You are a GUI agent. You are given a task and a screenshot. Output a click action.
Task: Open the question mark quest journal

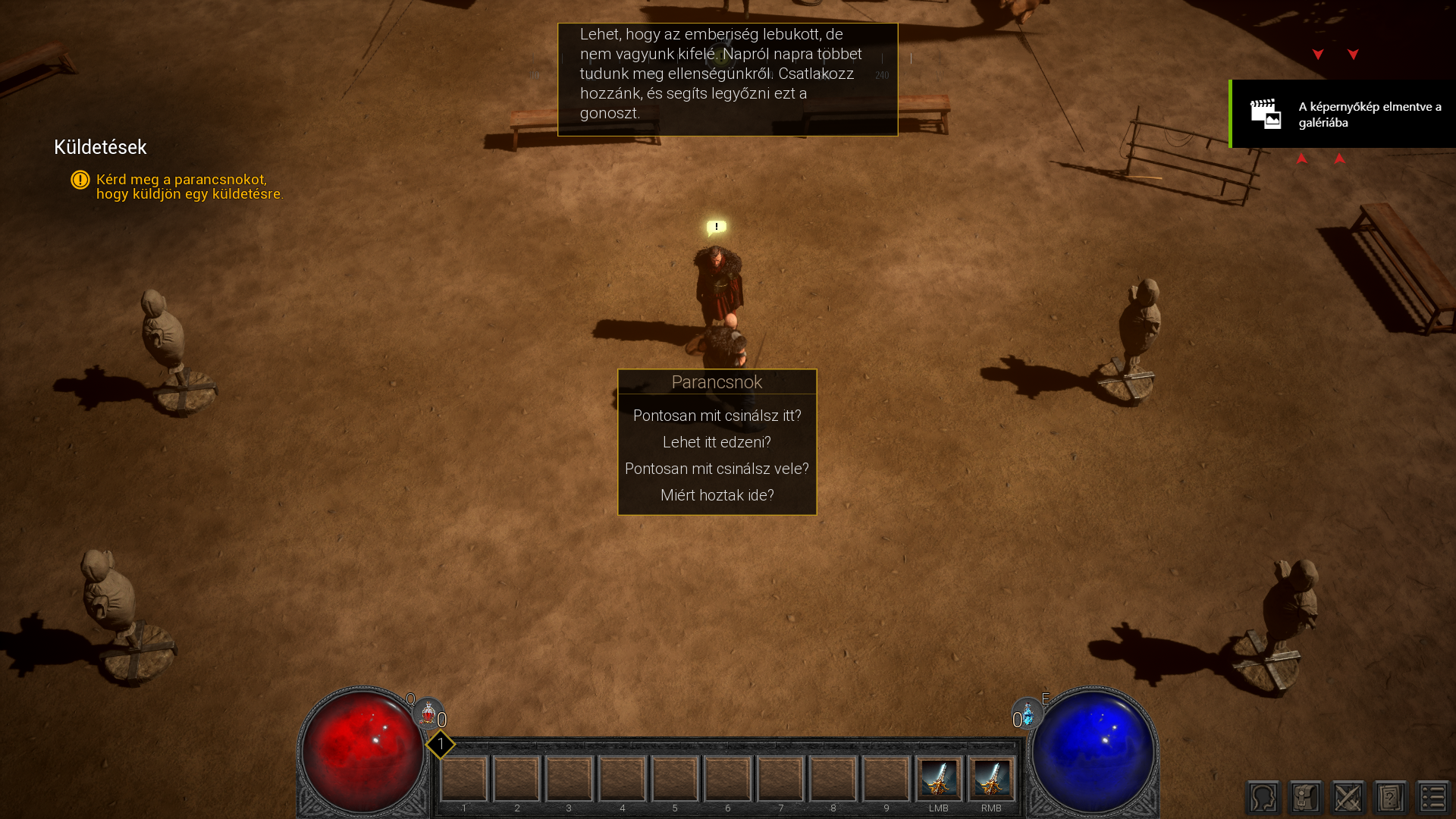[x=1391, y=798]
